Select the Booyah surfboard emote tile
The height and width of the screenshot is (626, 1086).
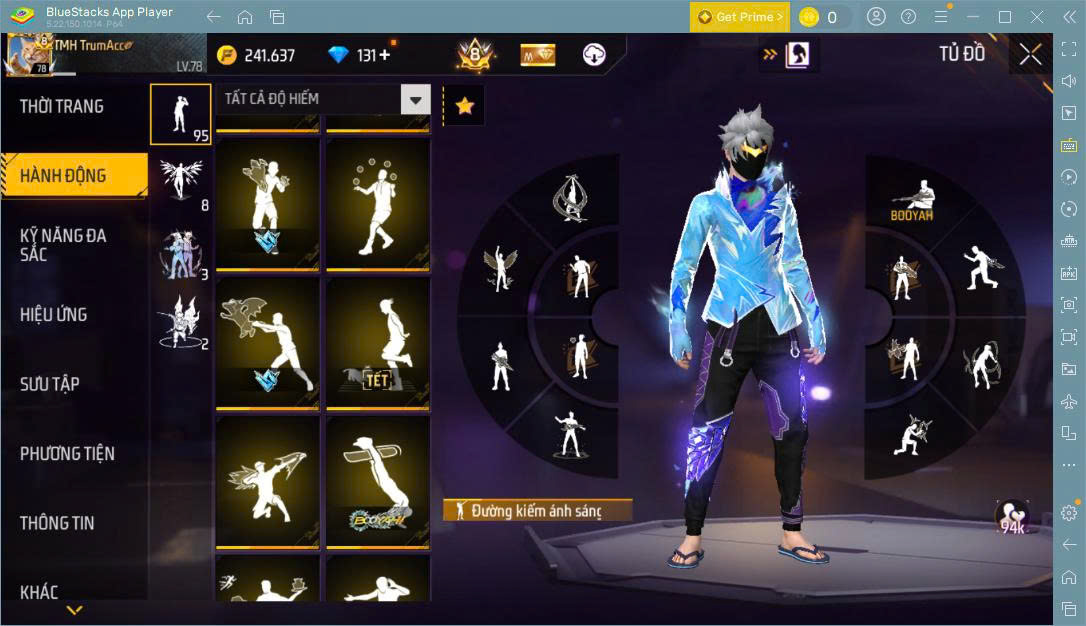pyautogui.click(x=378, y=483)
